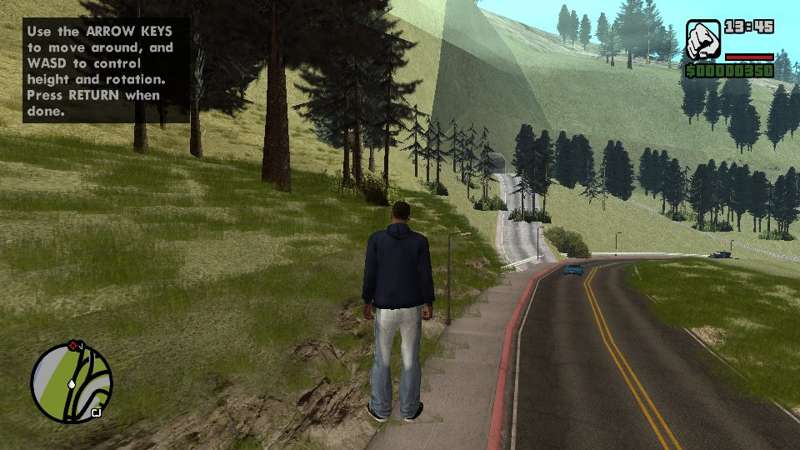Screen dimensions: 800x450
Task: Select the fist weapon icon
Action: click(703, 41)
